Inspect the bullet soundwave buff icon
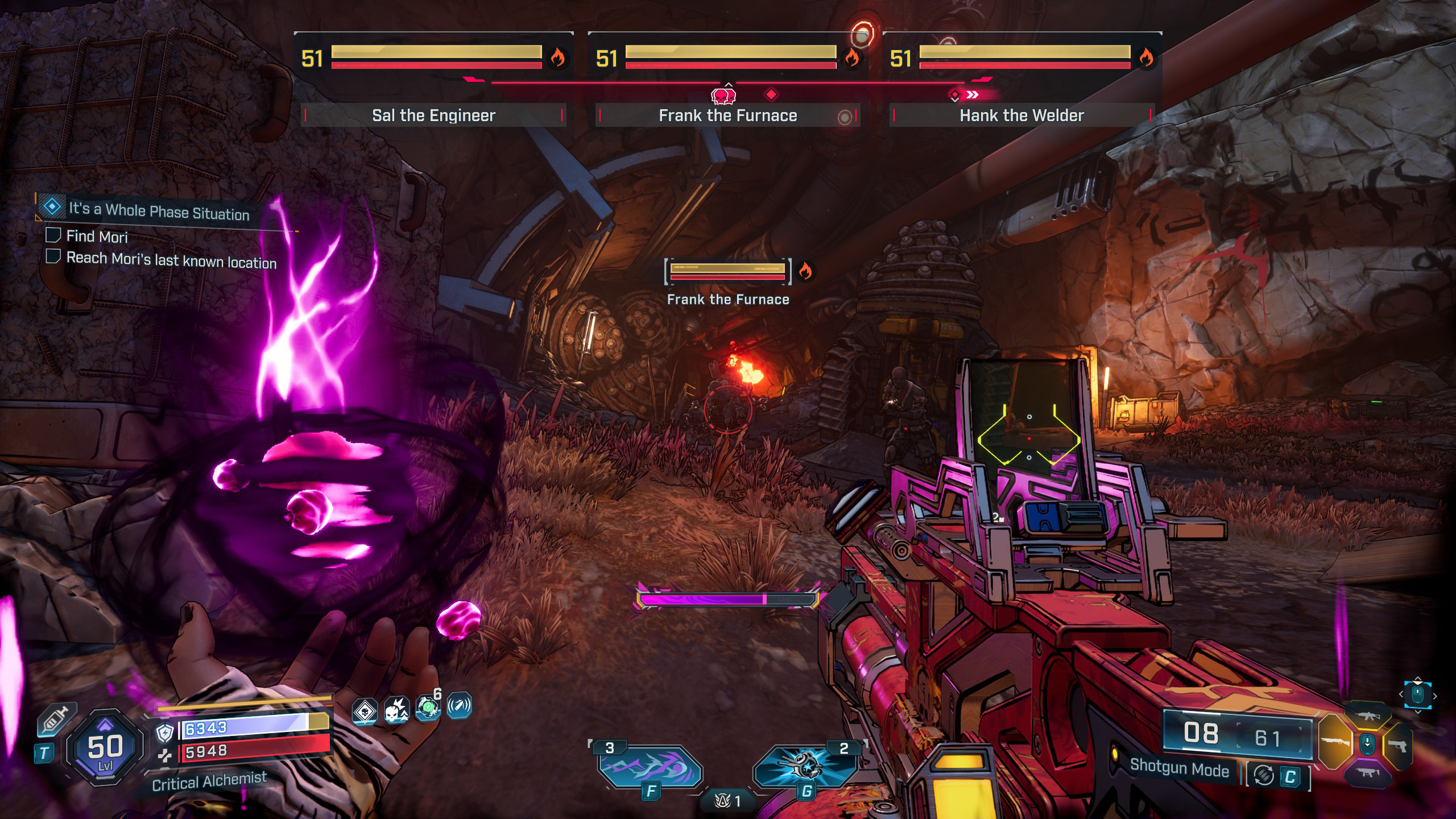The height and width of the screenshot is (819, 1456). click(x=459, y=706)
